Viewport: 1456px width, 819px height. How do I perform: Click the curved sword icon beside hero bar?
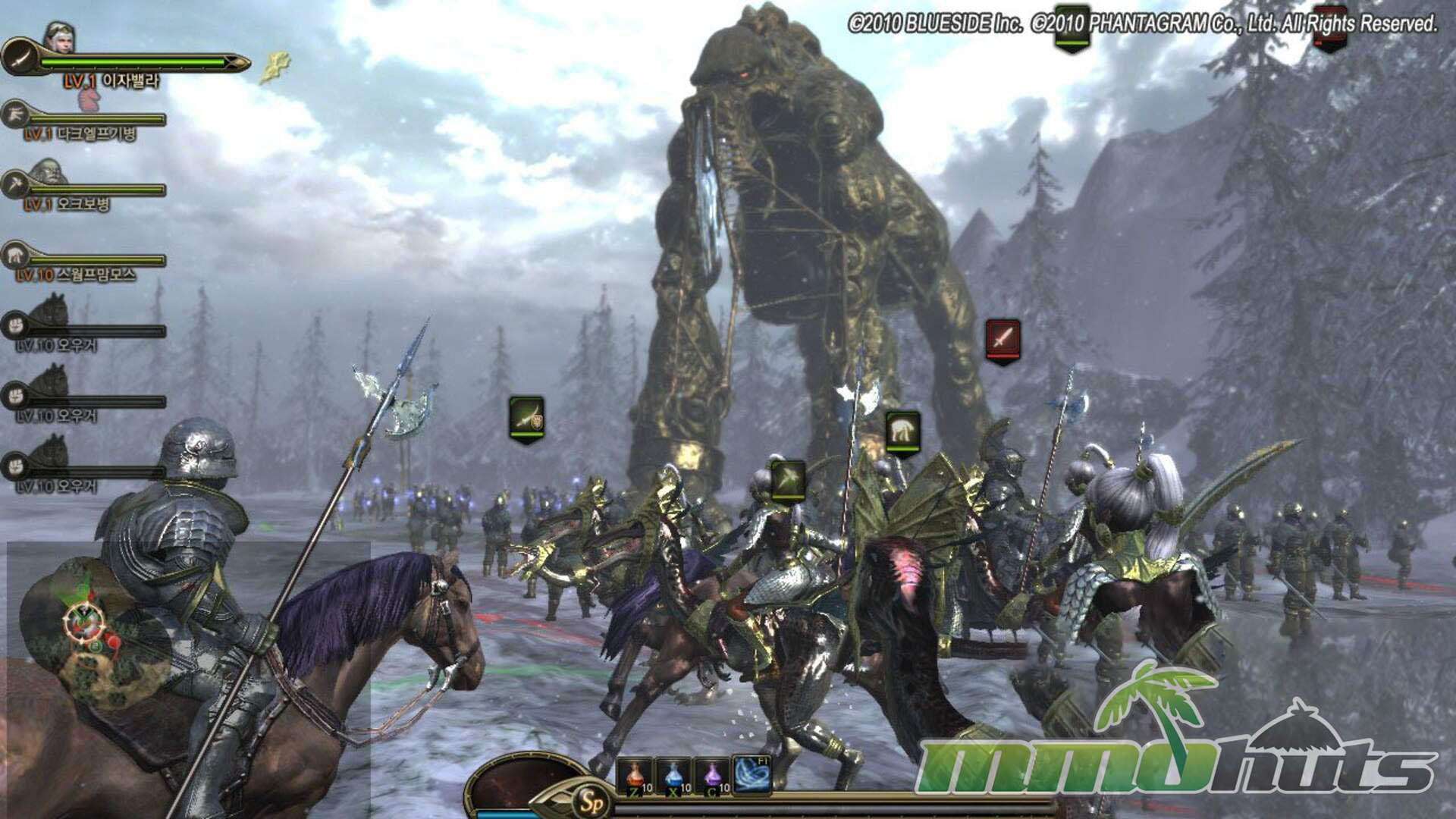18,57
